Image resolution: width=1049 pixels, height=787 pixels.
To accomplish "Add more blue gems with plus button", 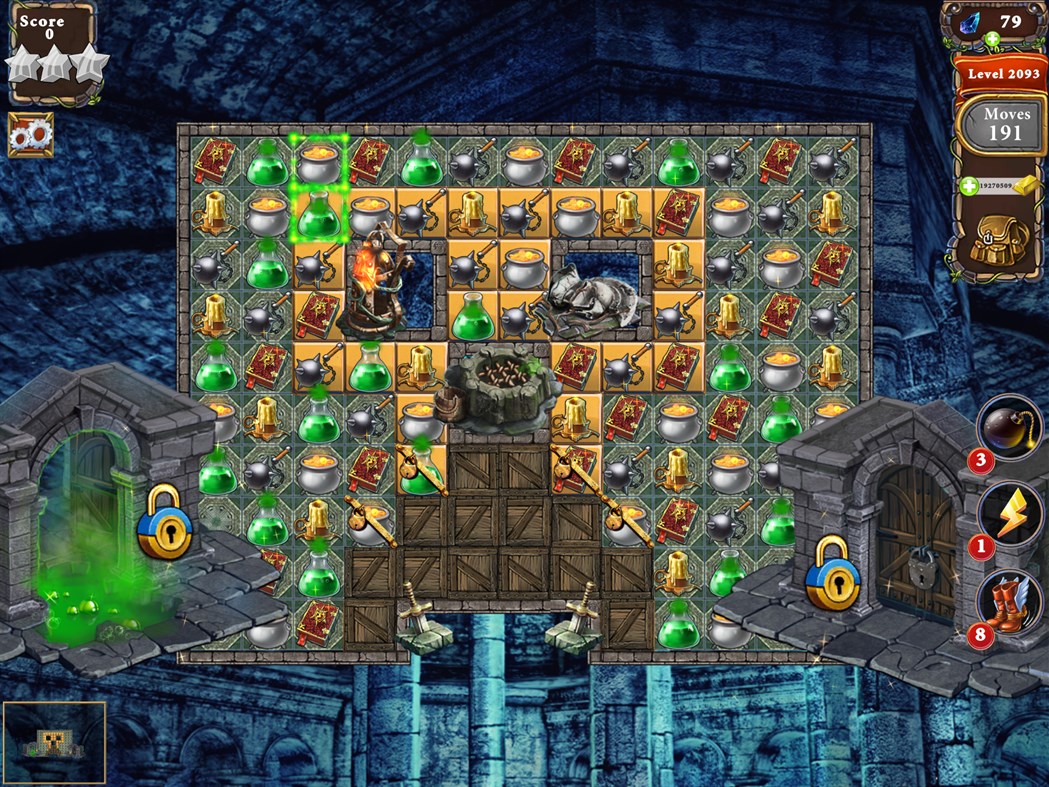I will 992,40.
